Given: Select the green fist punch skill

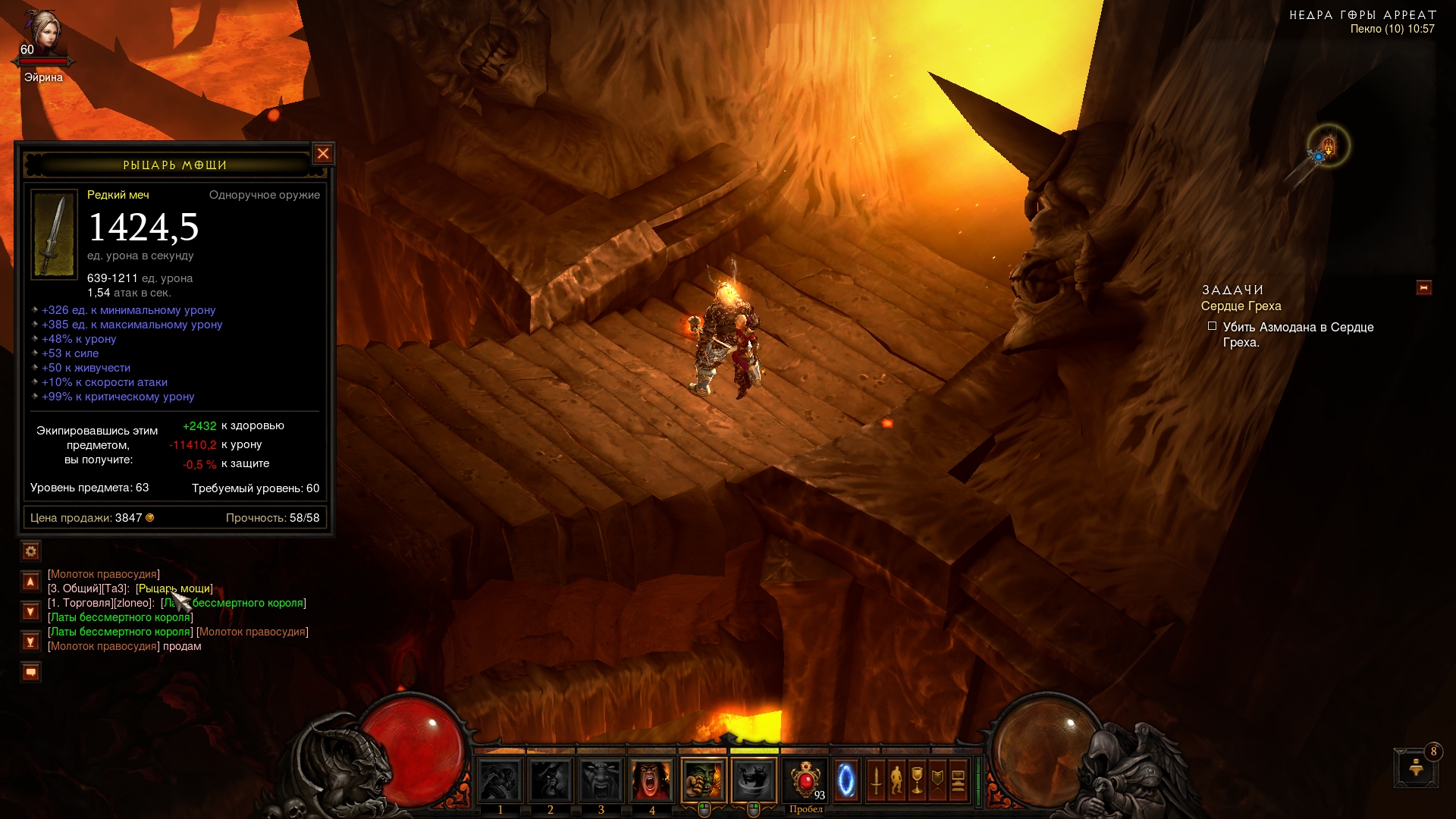Looking at the screenshot, I should (704, 780).
